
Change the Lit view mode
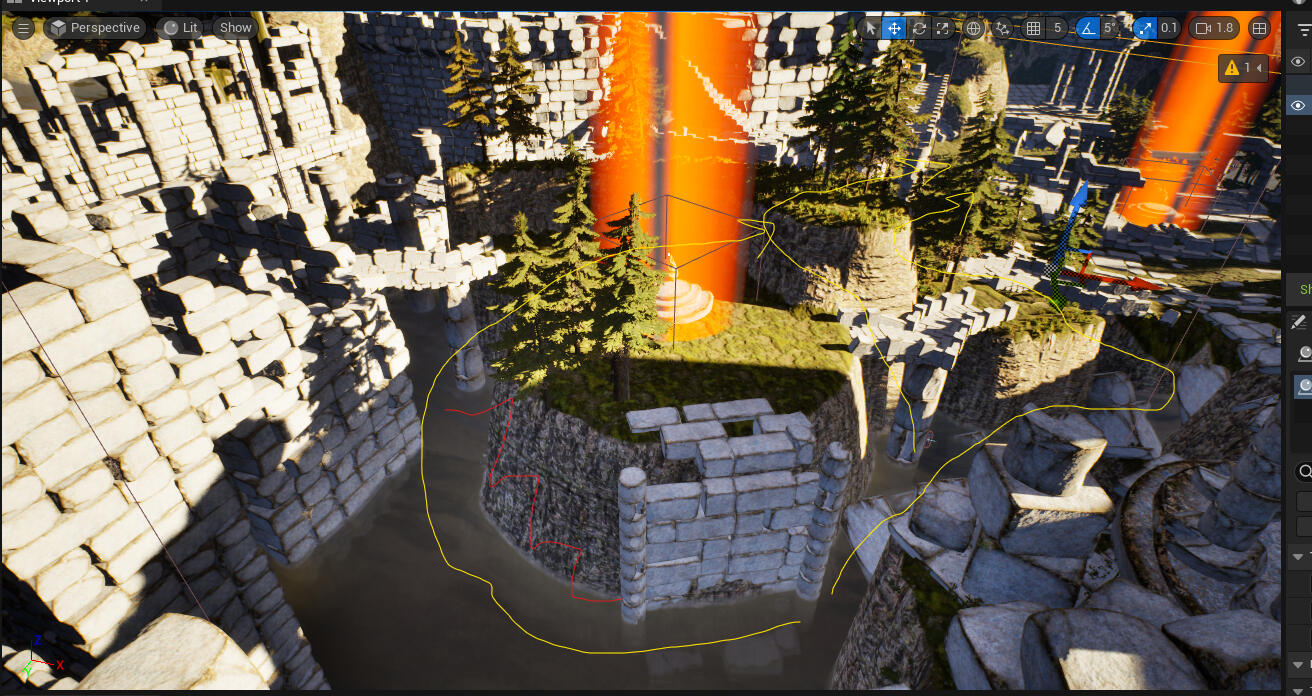pyautogui.click(x=179, y=28)
